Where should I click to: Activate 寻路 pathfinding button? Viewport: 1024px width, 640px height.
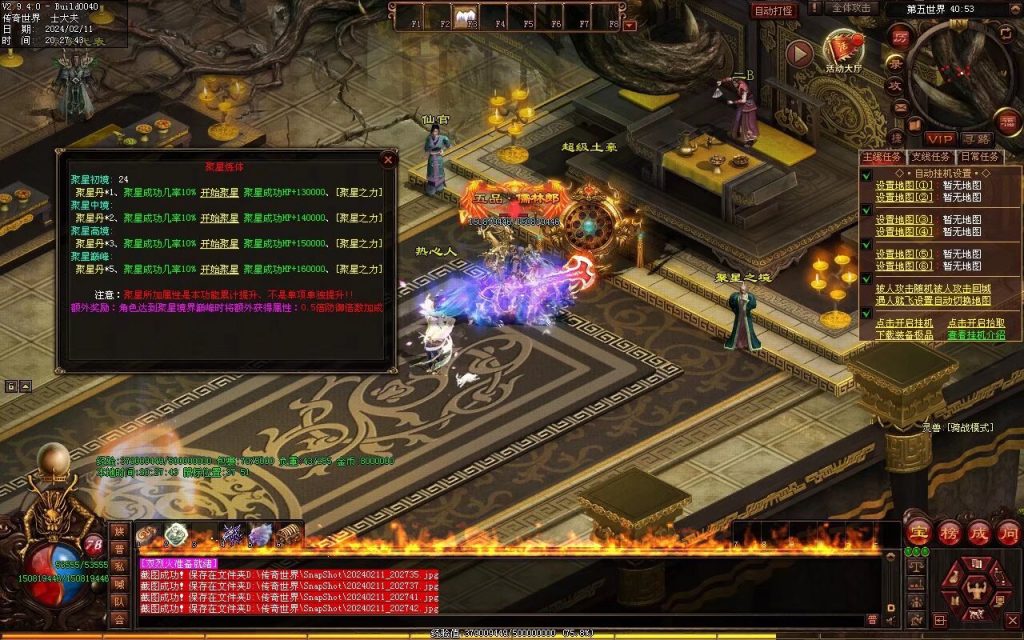pos(977,138)
